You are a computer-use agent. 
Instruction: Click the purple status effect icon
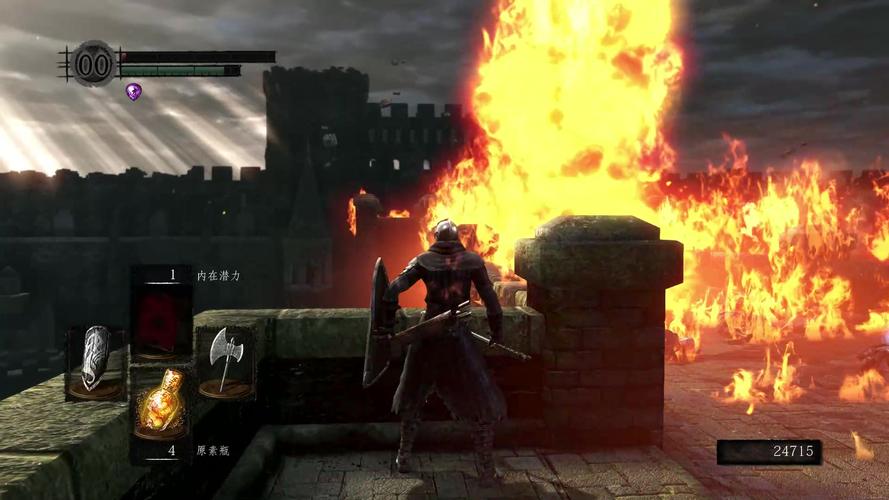click(133, 91)
